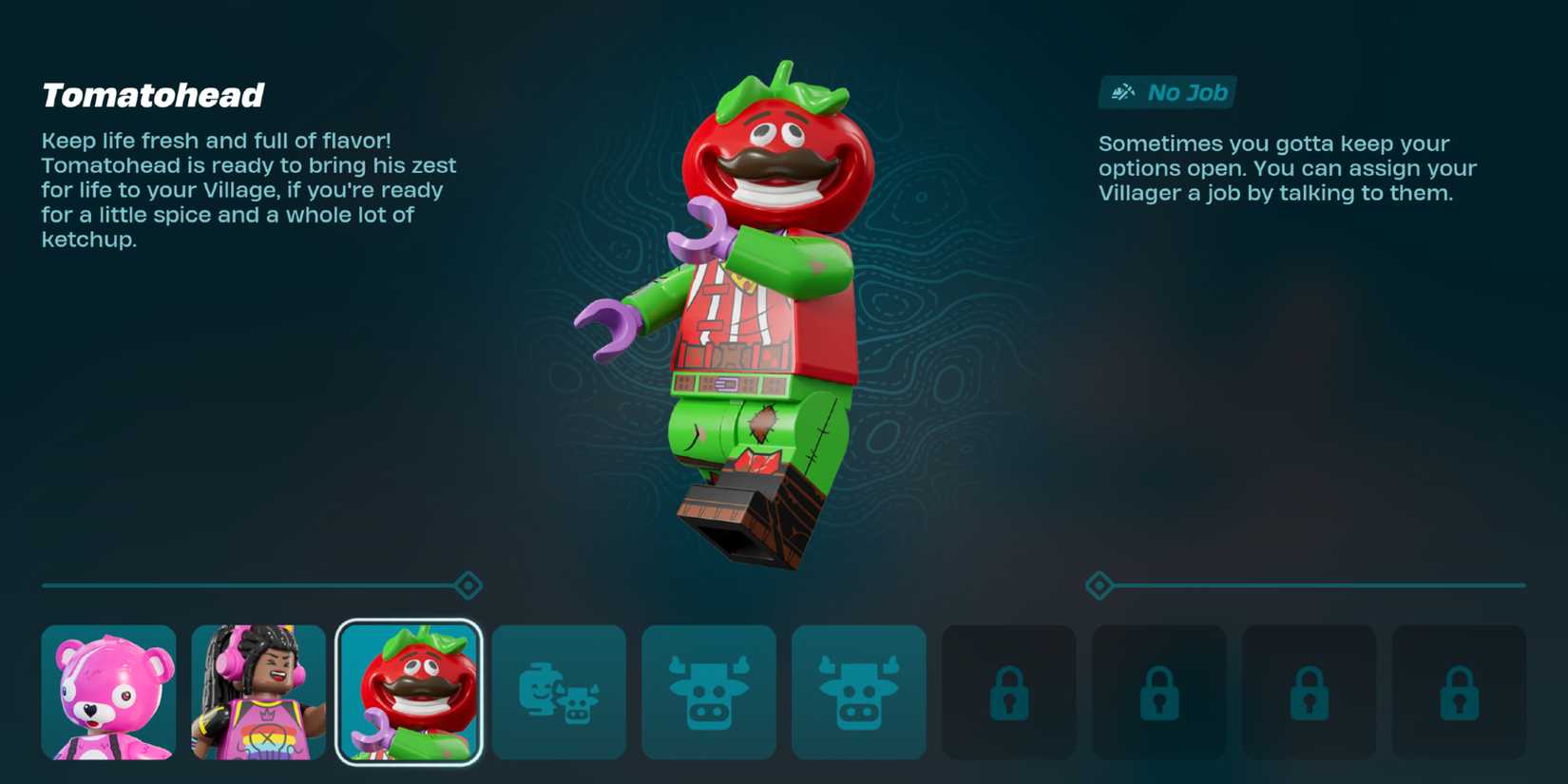
Task: Click the Tomatohead title heading
Action: pyautogui.click(x=152, y=95)
